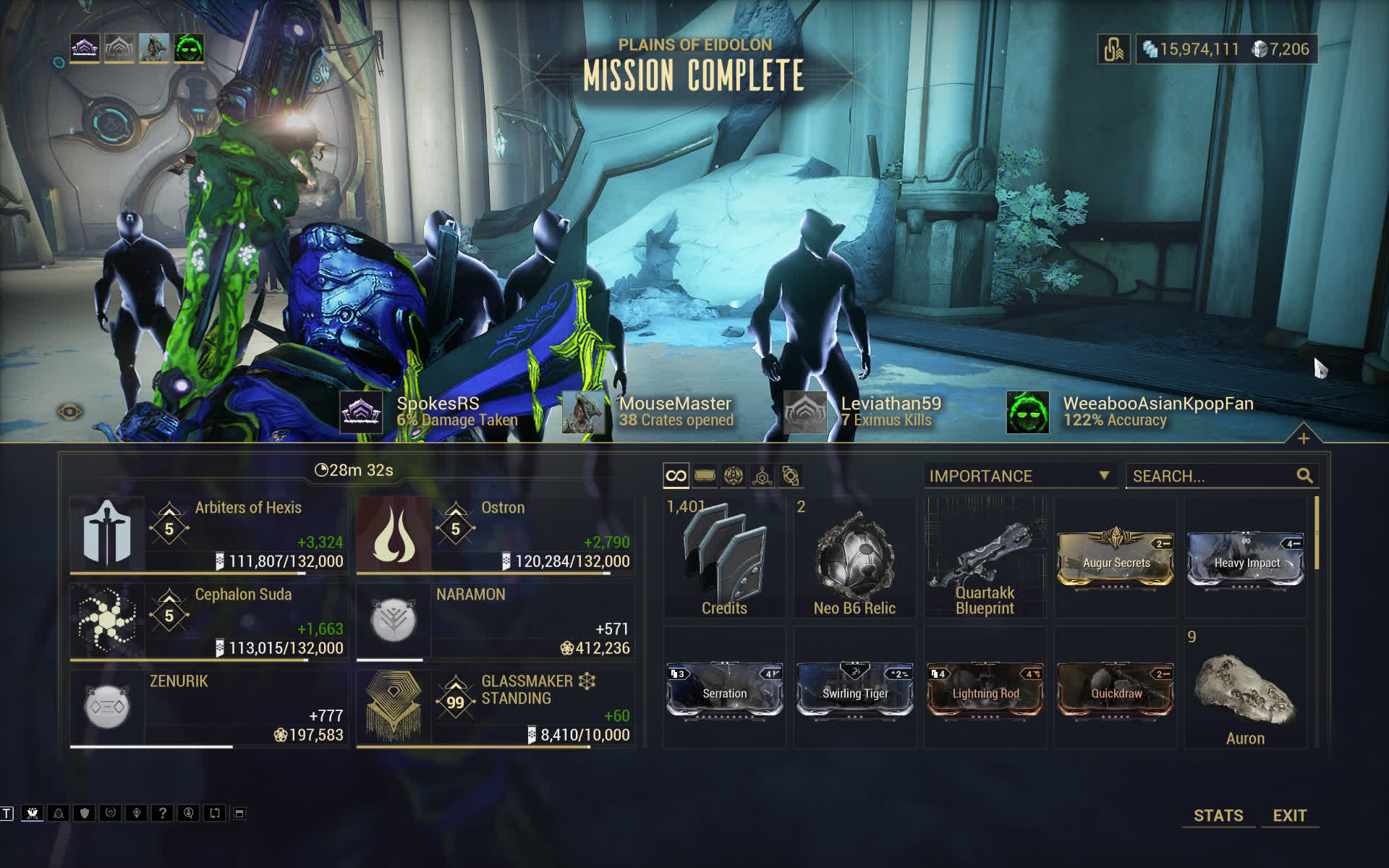Select the infinity all-rewards filter tab
This screenshot has height=868, width=1389.
[676, 476]
